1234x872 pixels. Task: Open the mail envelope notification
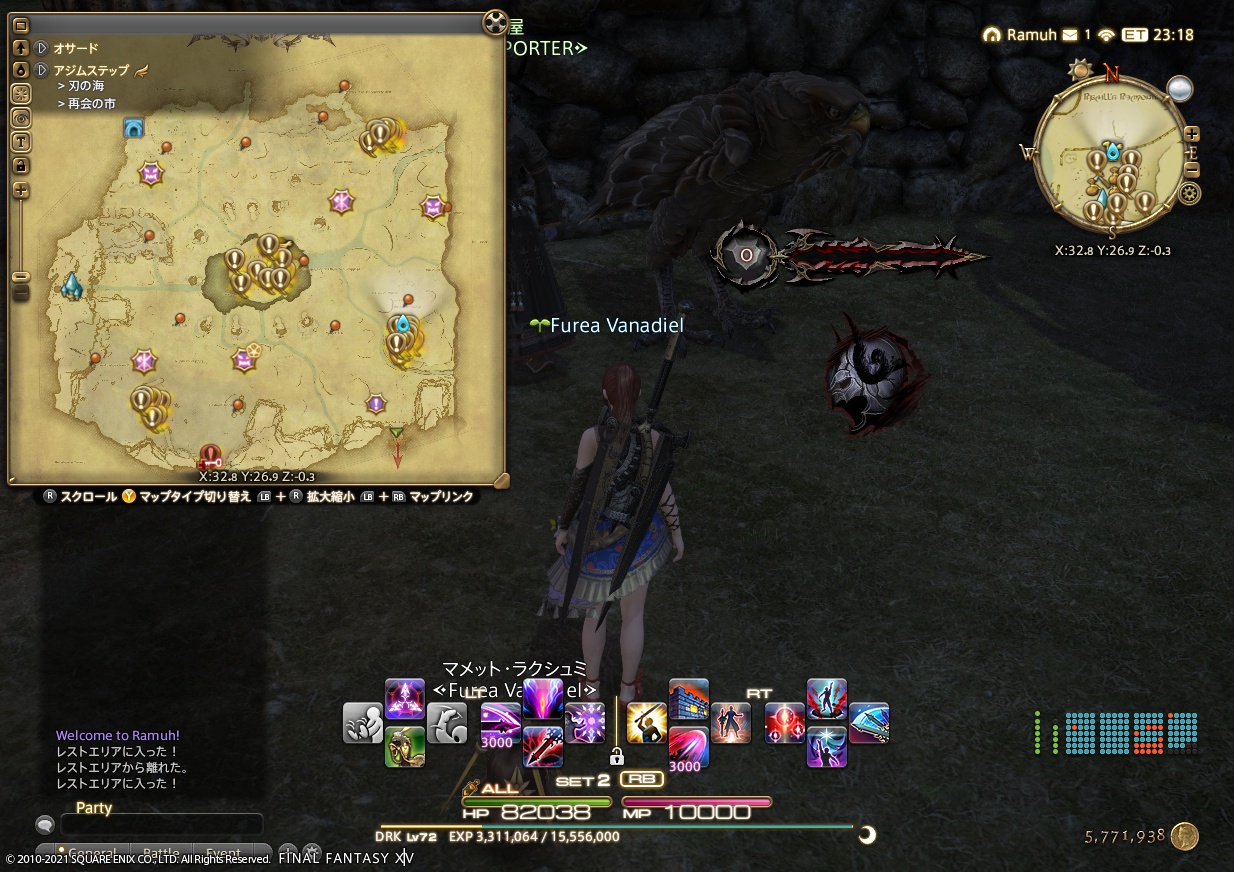(x=1070, y=35)
